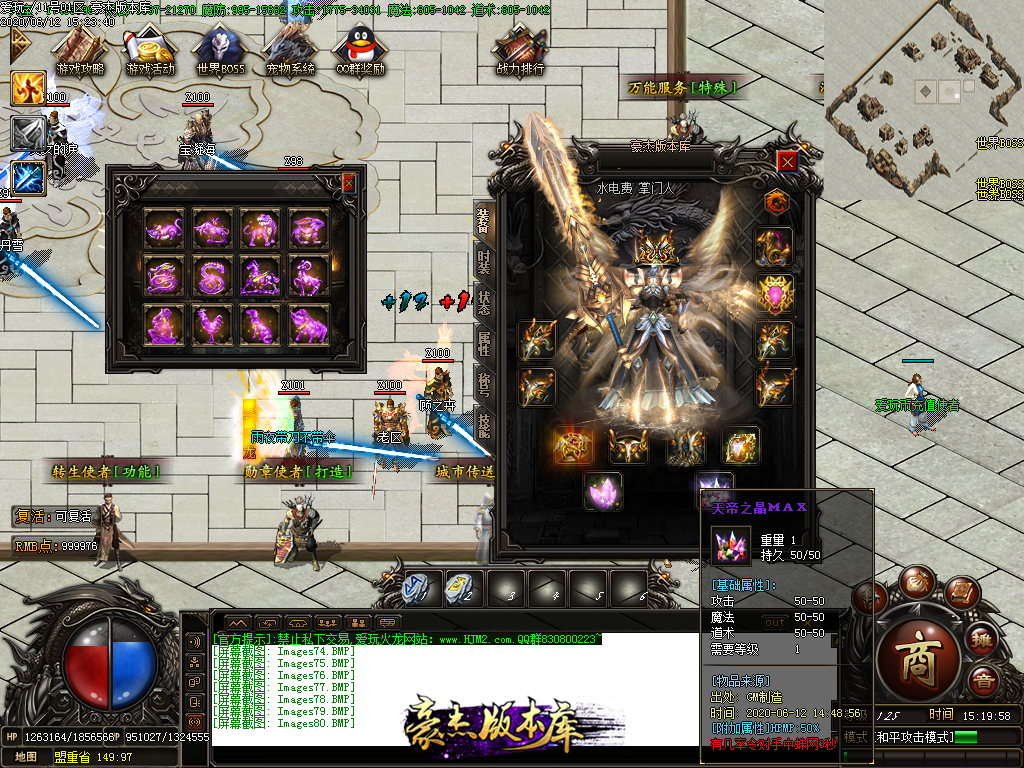Click the 地图 map button

click(26, 757)
